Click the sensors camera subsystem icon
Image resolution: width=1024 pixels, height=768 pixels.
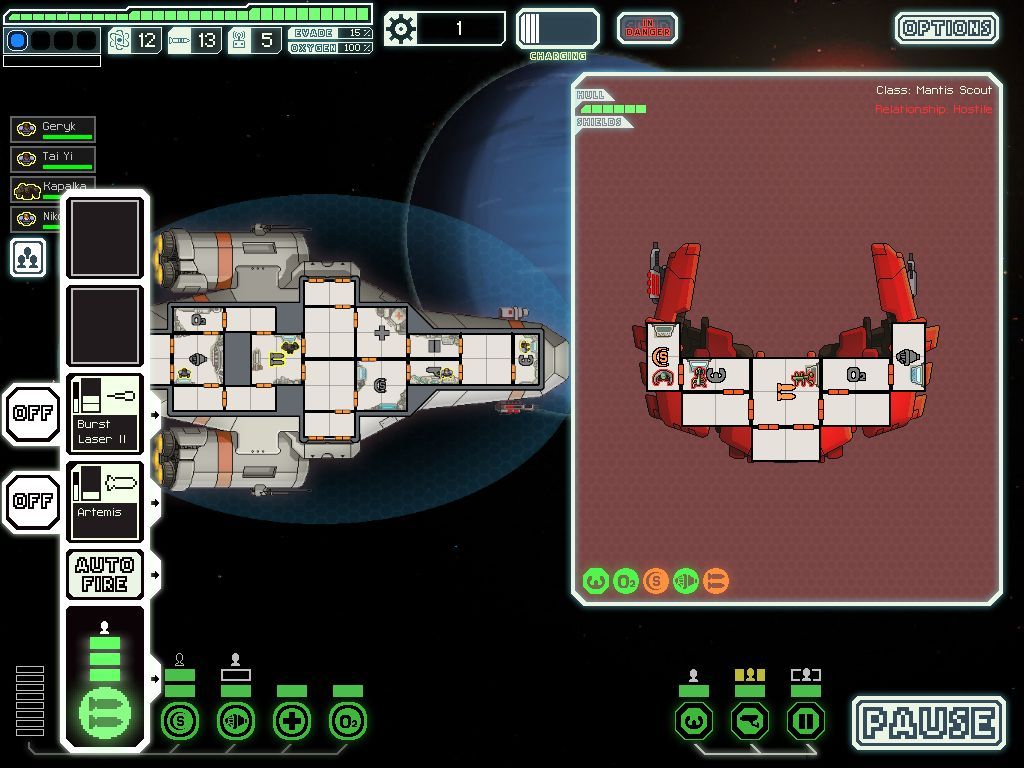click(750, 720)
